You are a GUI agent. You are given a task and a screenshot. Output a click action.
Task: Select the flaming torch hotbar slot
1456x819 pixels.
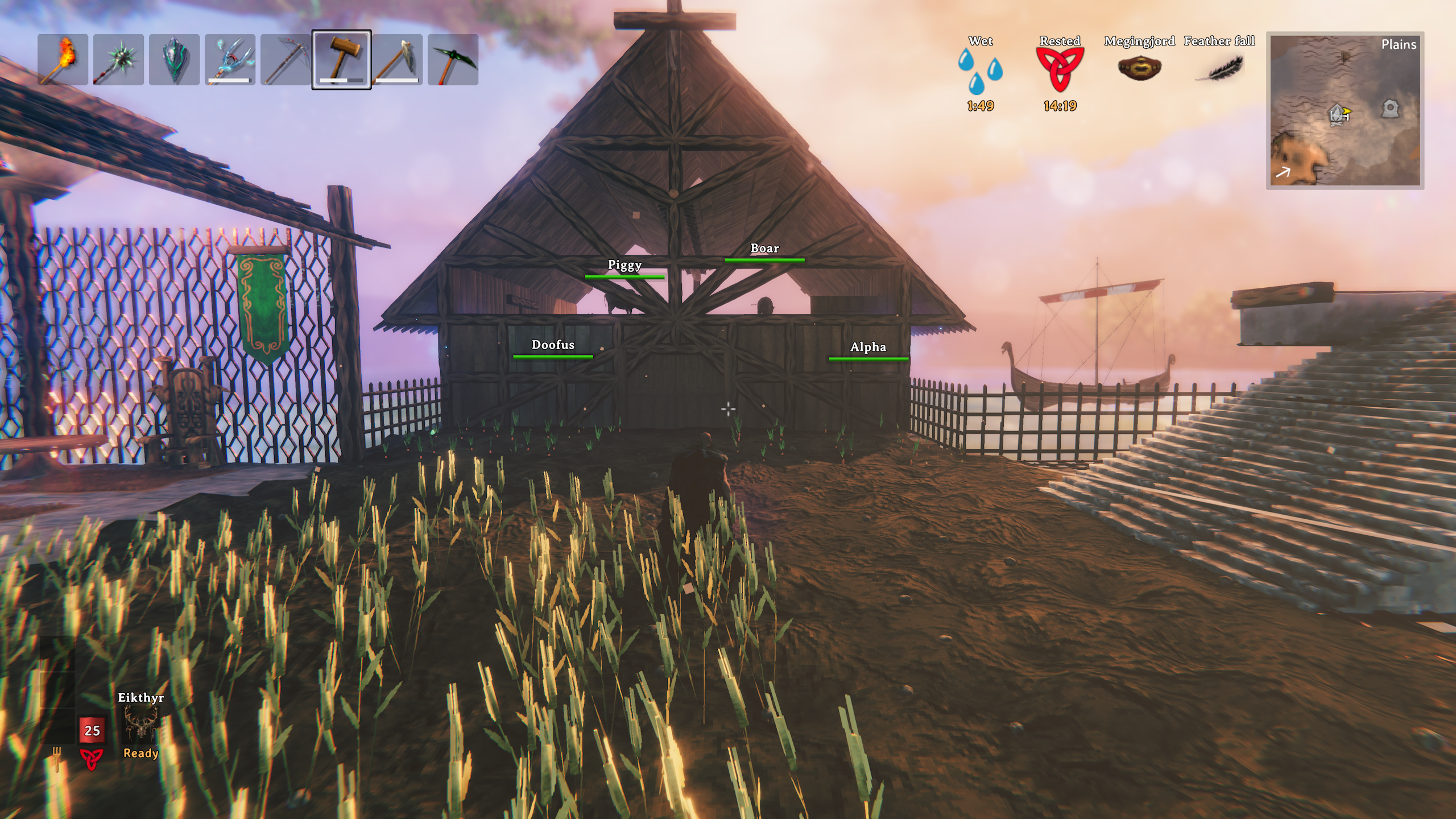coord(63,60)
